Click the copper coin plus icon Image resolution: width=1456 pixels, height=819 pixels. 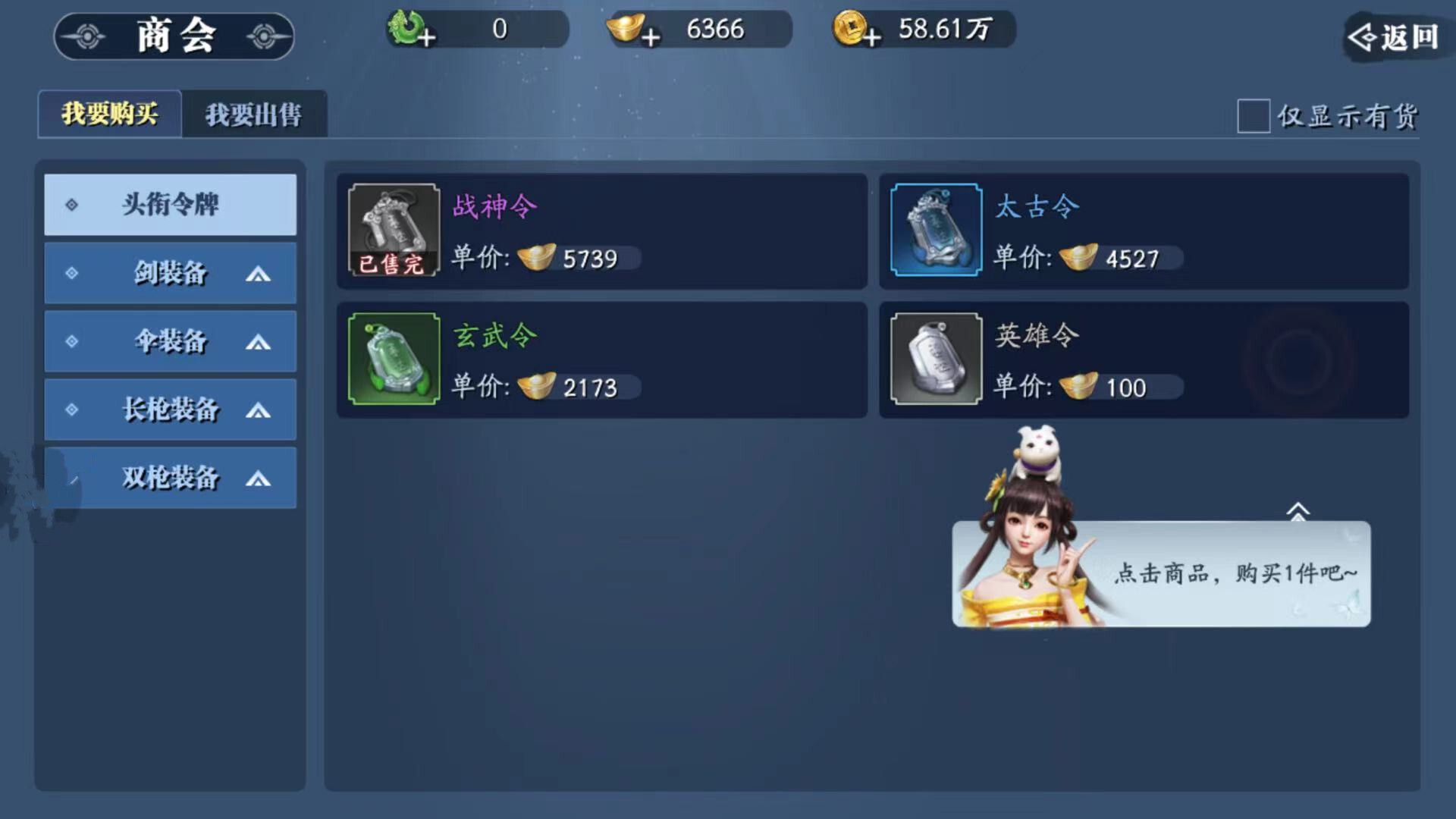874,36
